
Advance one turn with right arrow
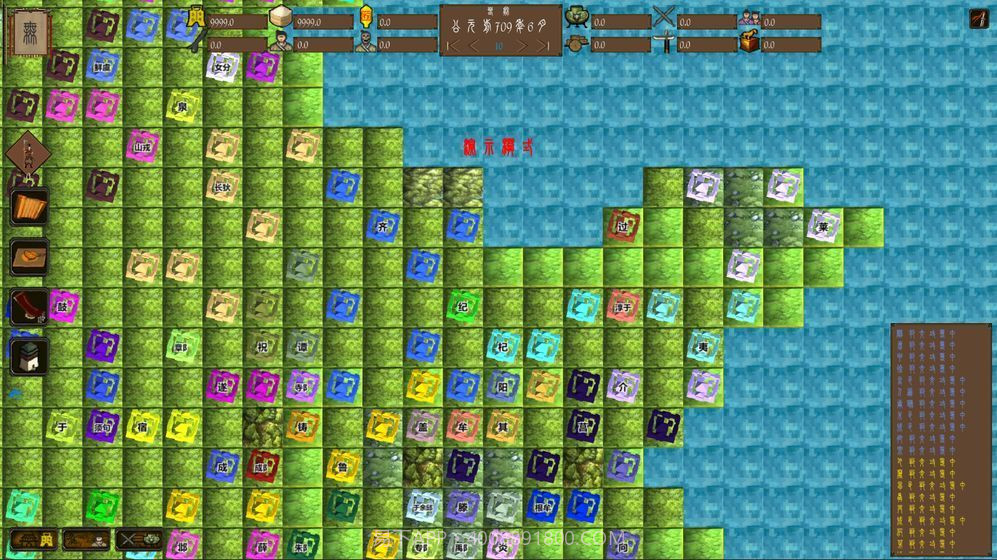coord(521,46)
